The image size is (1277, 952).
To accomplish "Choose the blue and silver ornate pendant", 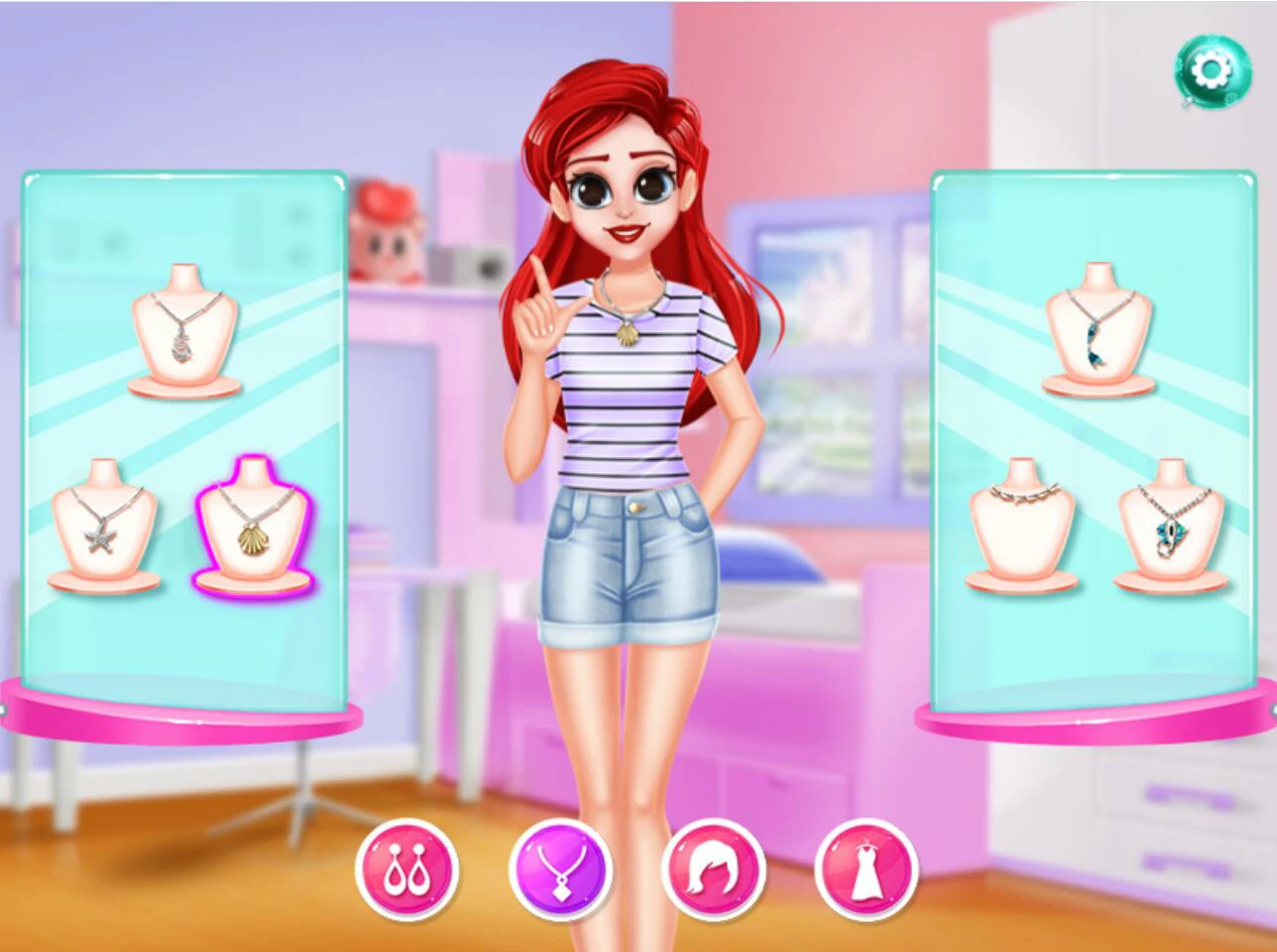I will (x=1171, y=524).
